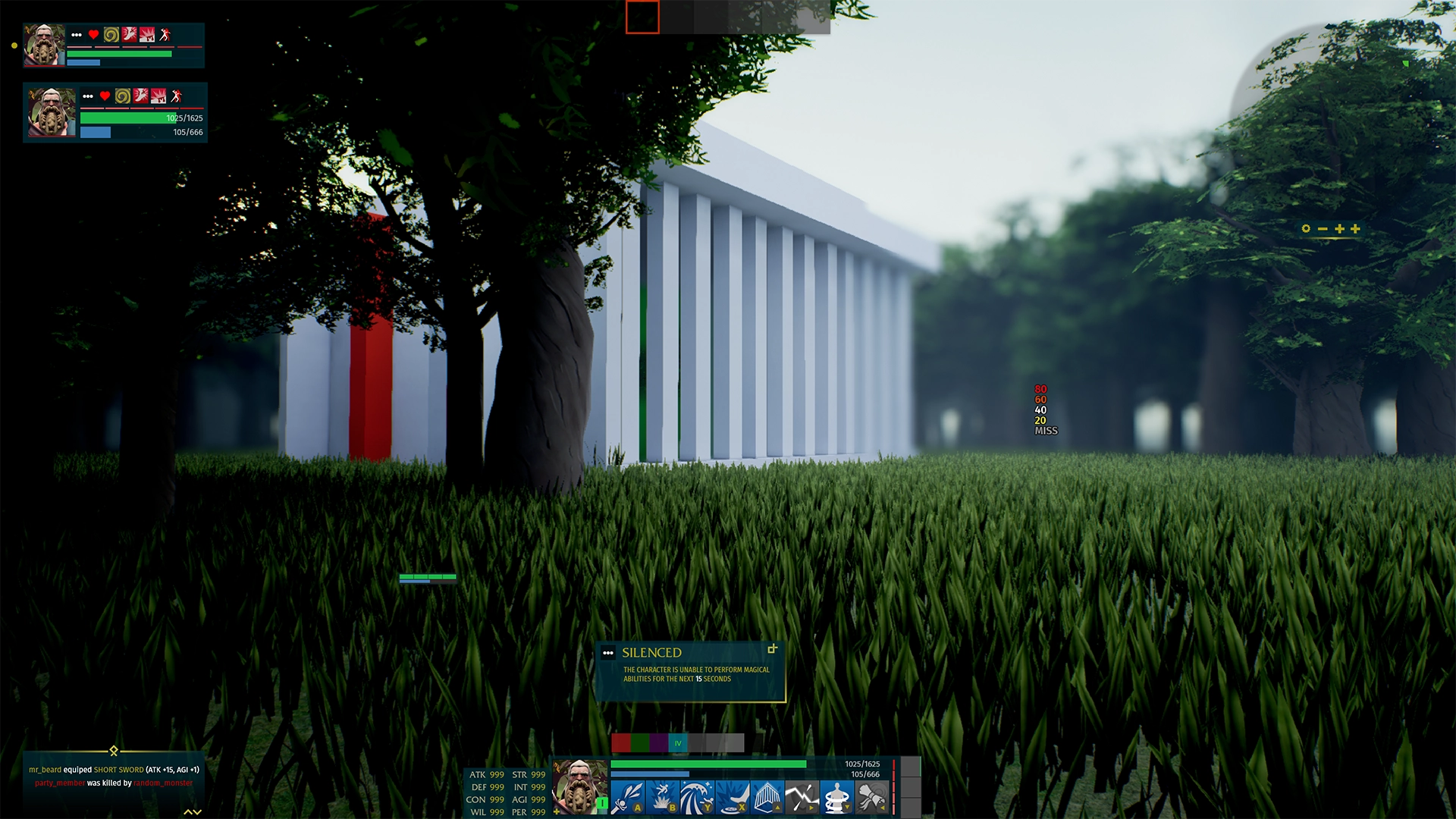Image resolution: width=1456 pixels, height=819 pixels.
Task: Activate the explosion ability bound to B
Action: tap(664, 796)
